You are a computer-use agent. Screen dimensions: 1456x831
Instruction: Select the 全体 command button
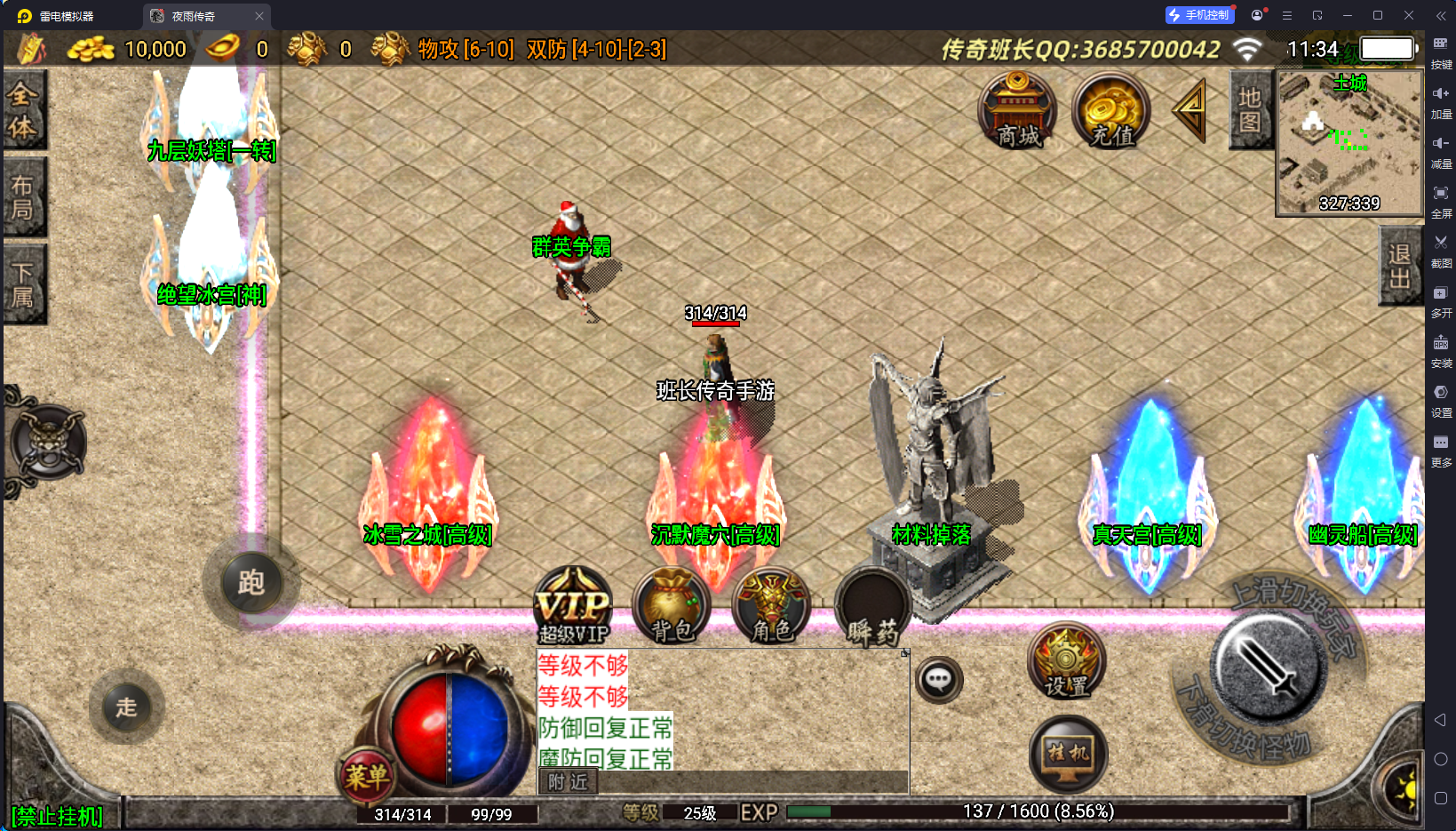tap(23, 110)
